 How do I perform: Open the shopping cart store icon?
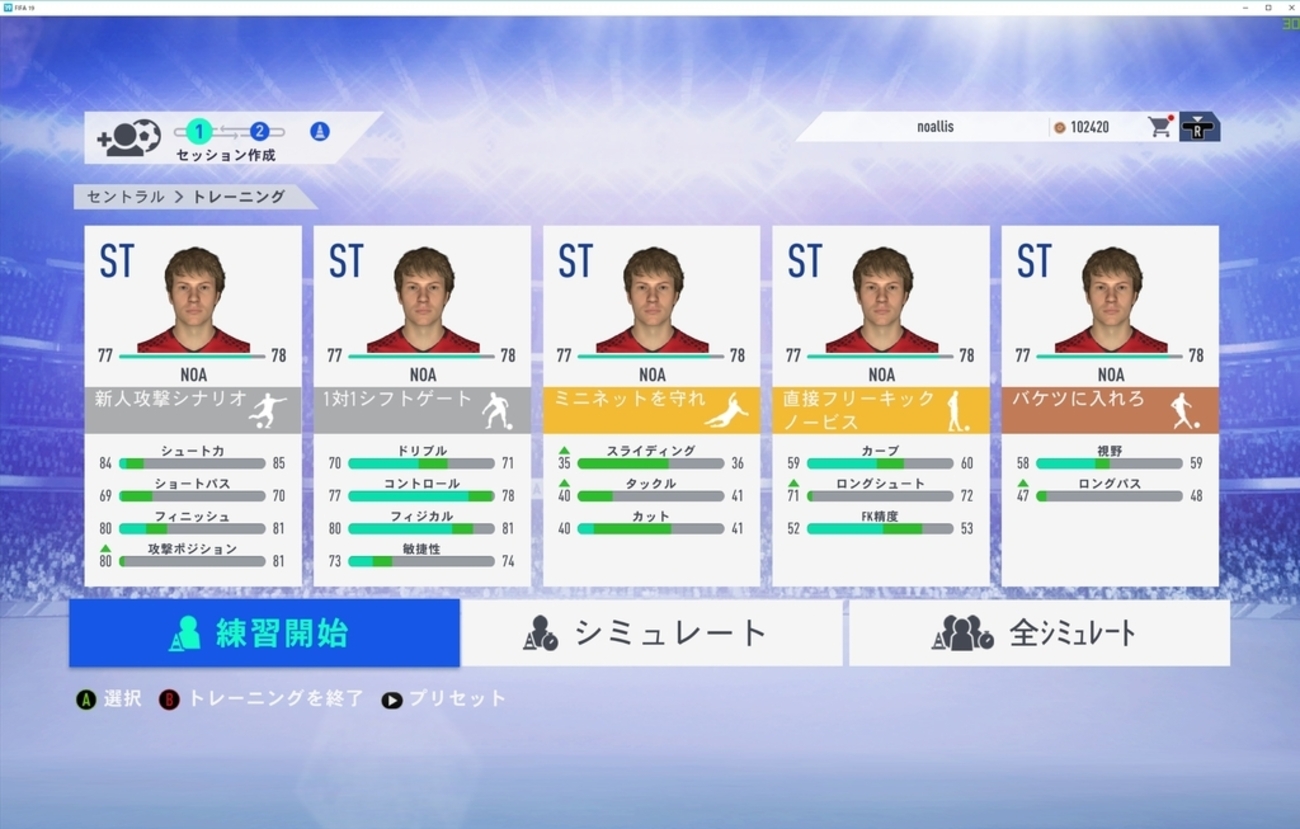pos(1160,127)
